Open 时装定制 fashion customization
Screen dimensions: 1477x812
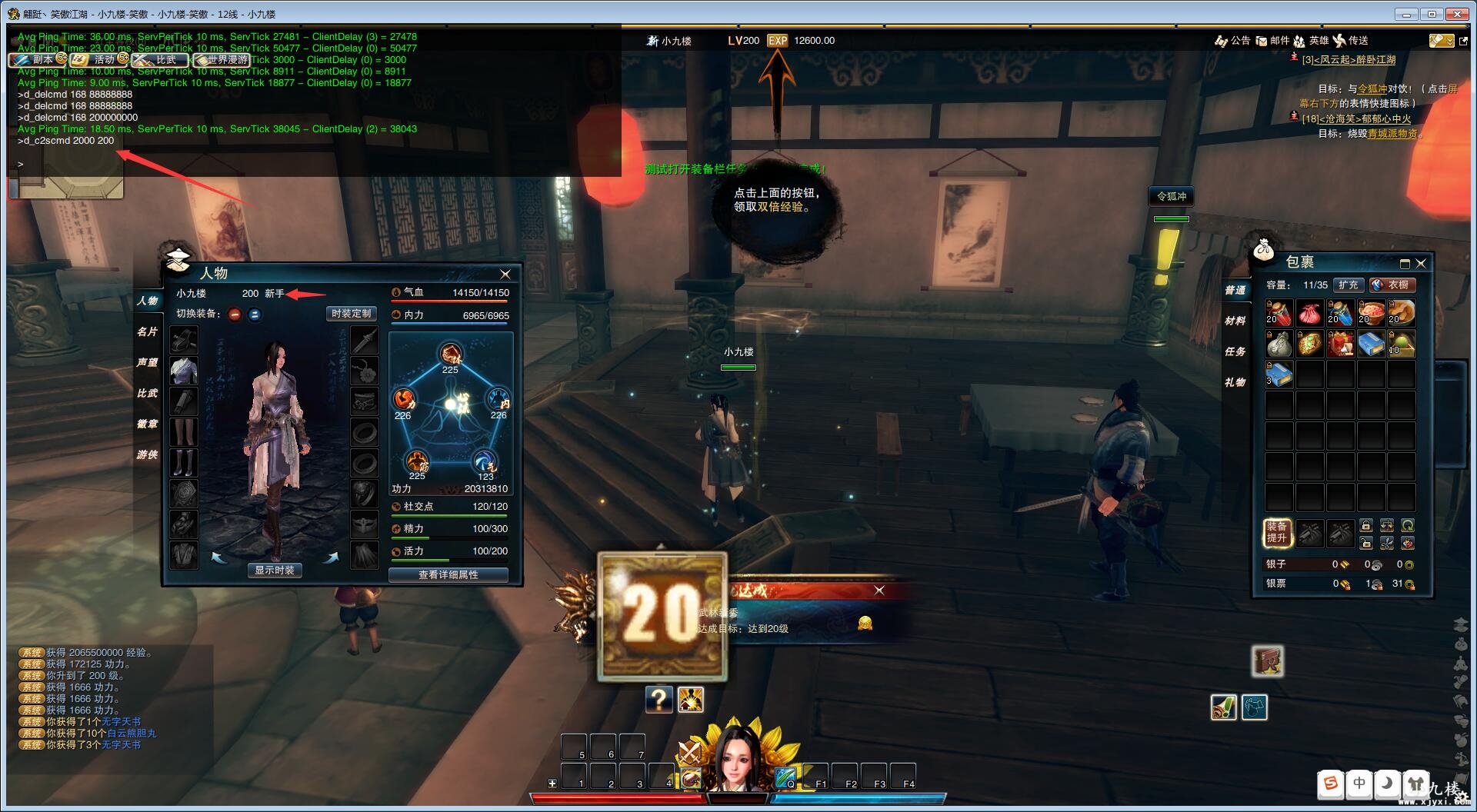pos(351,314)
